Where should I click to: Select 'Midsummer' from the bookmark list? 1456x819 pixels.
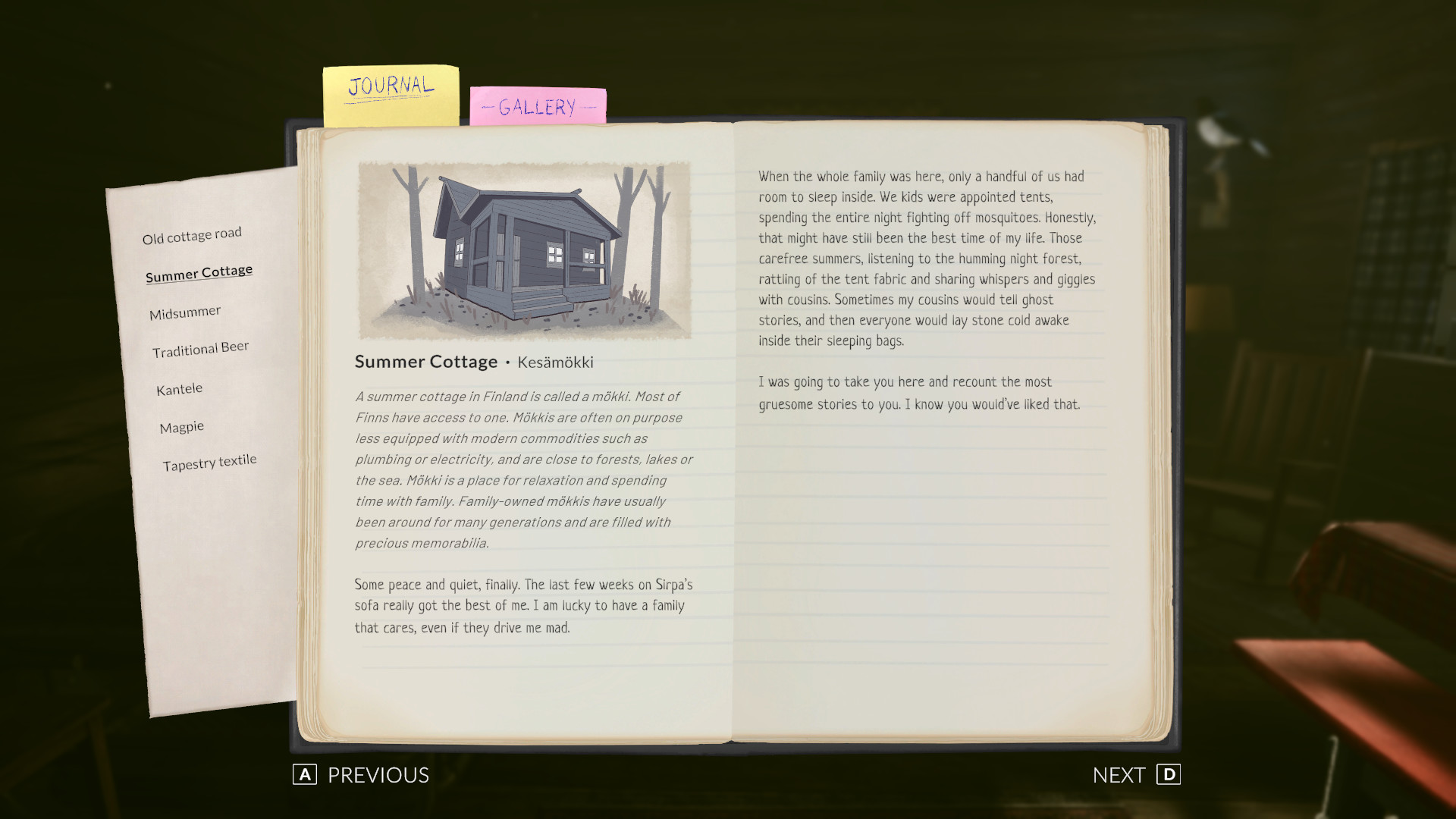tap(184, 310)
